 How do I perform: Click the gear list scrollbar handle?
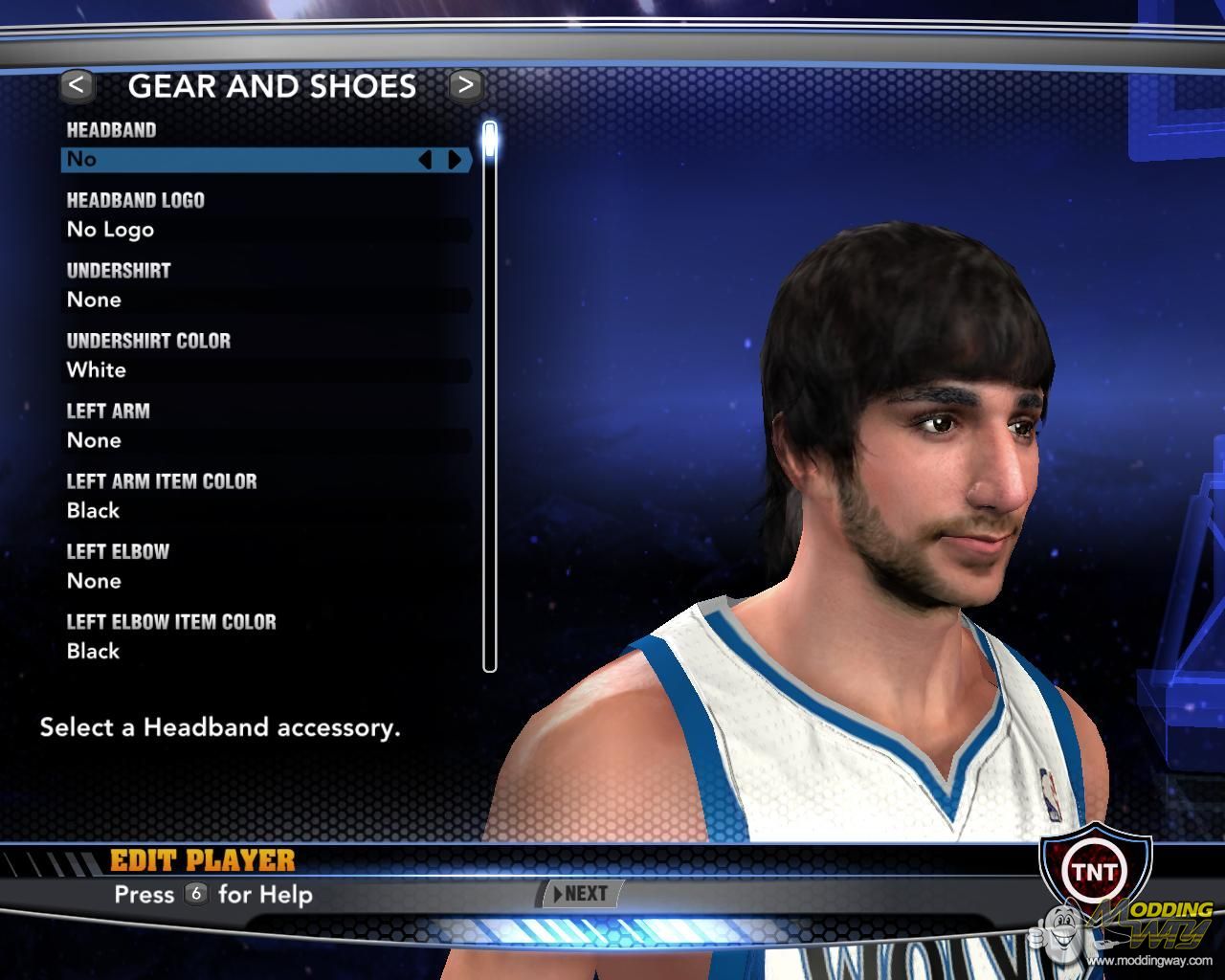coord(490,140)
